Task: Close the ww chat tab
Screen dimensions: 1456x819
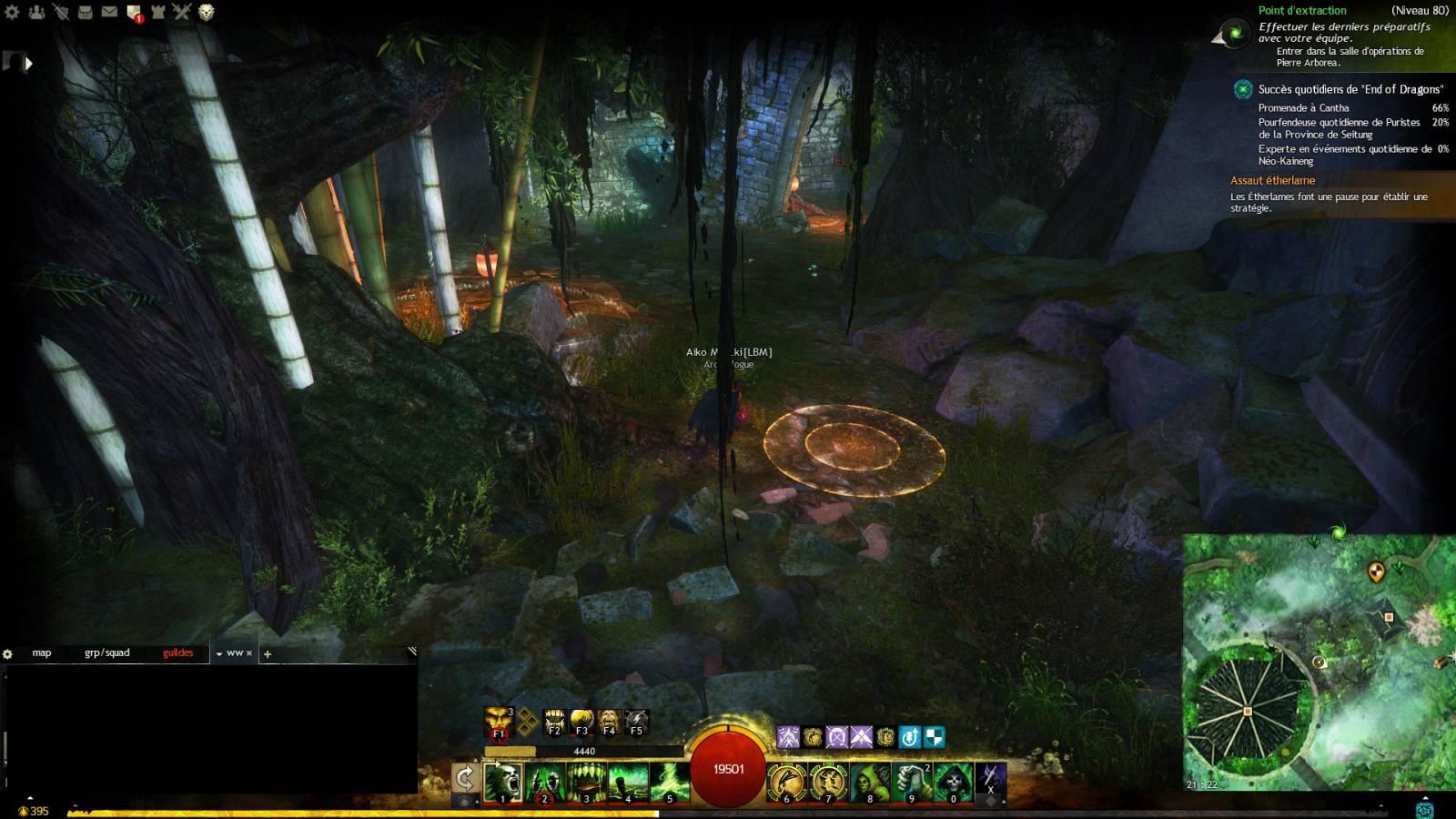Action: click(x=249, y=653)
